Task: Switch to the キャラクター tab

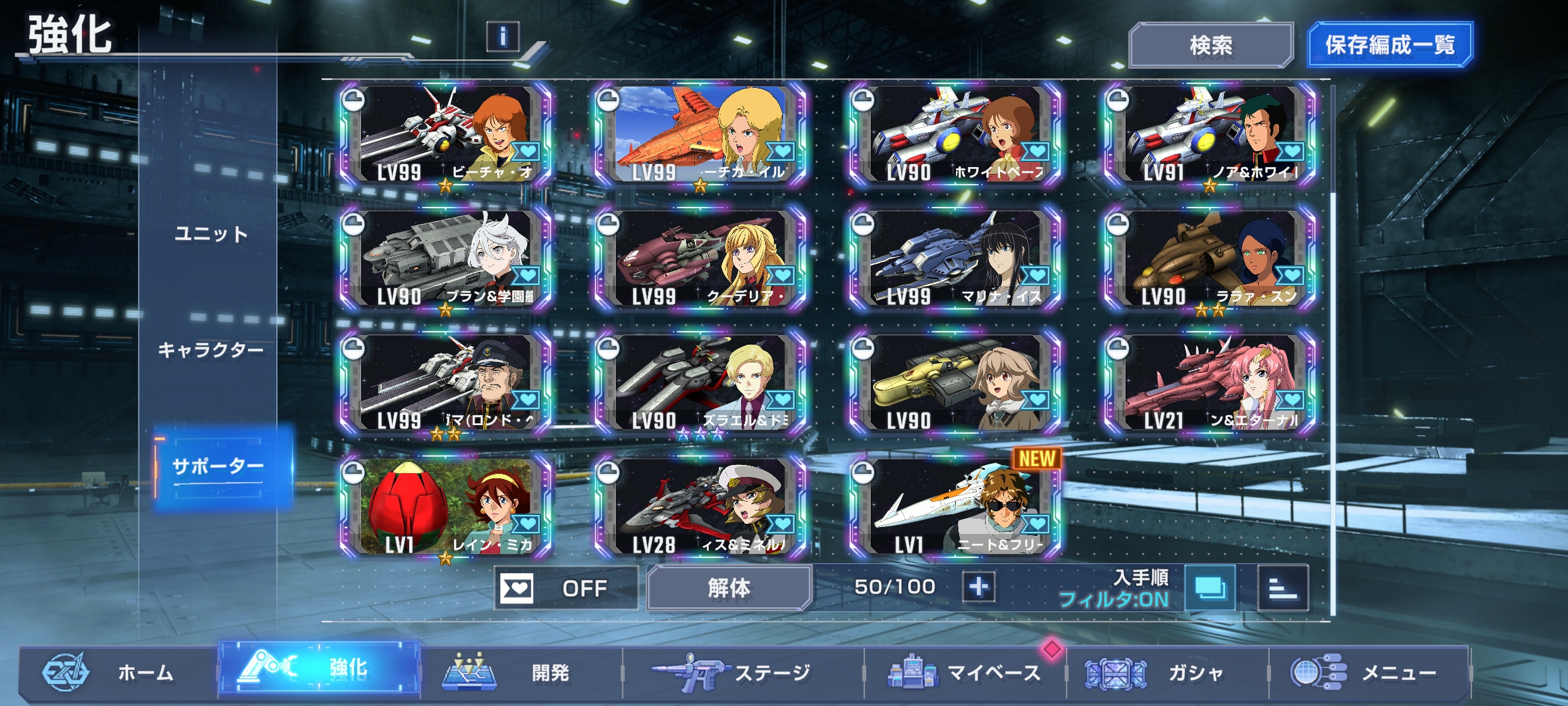Action: tap(211, 350)
